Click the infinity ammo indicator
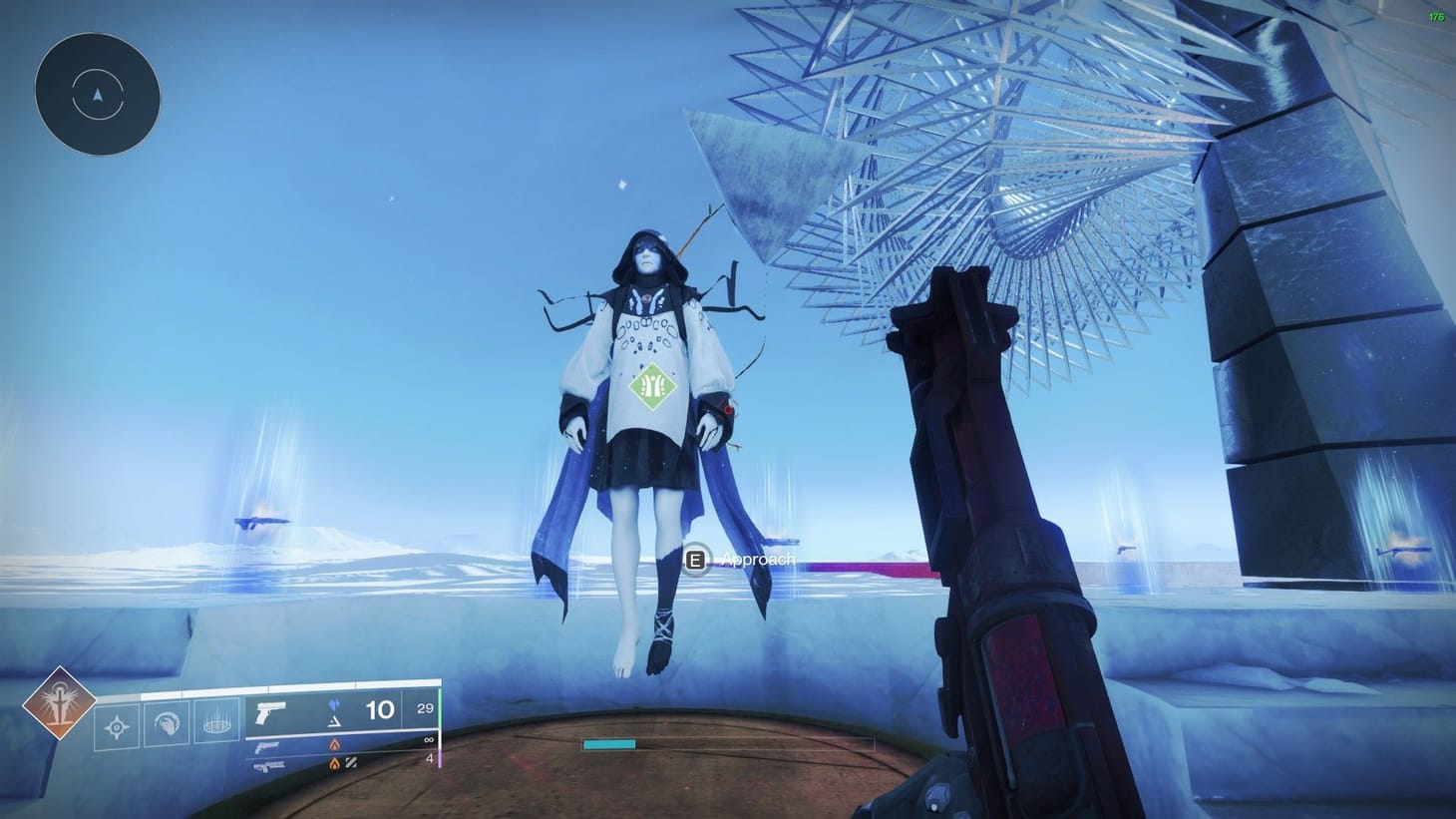 pyautogui.click(x=428, y=738)
